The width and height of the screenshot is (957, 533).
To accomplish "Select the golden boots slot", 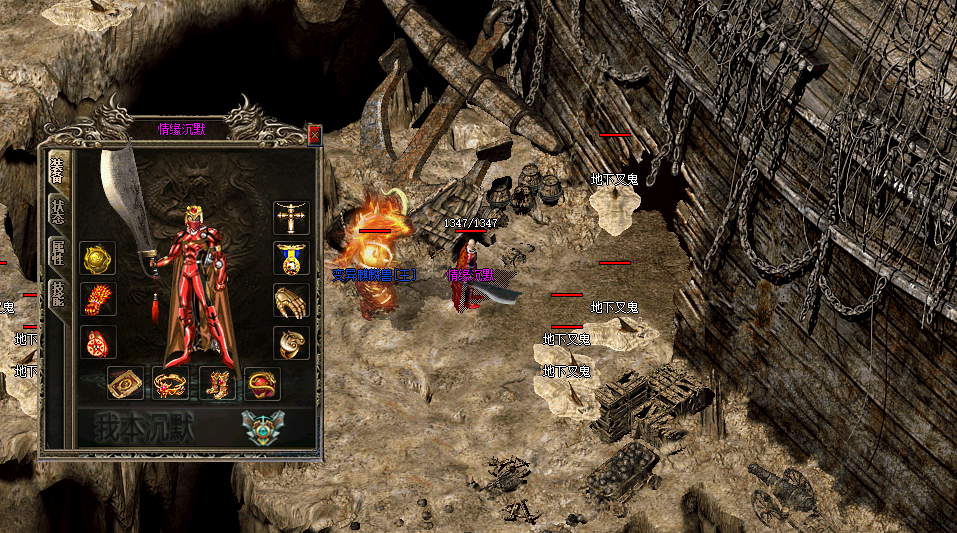I will point(217,383).
